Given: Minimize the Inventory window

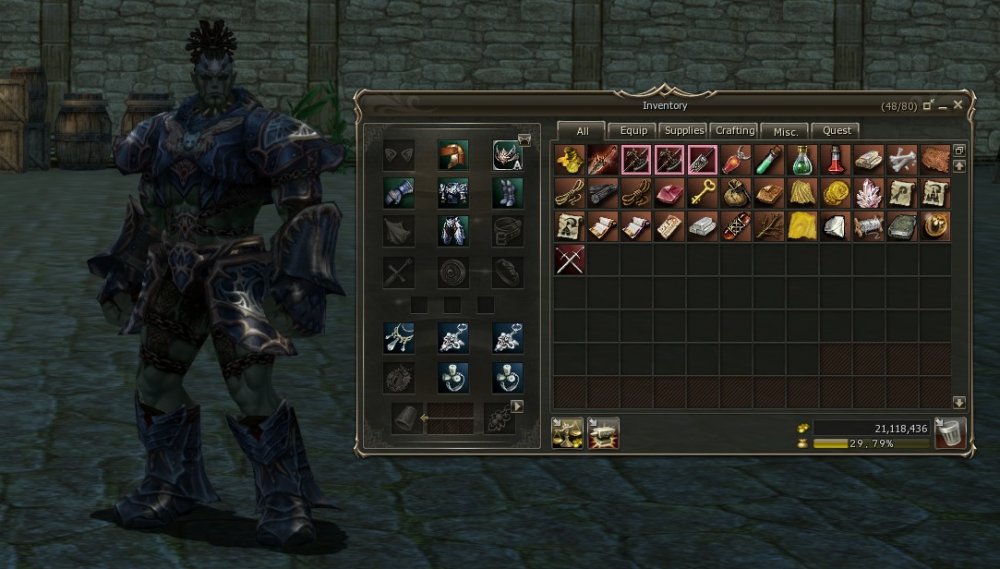Looking at the screenshot, I should click(x=943, y=105).
